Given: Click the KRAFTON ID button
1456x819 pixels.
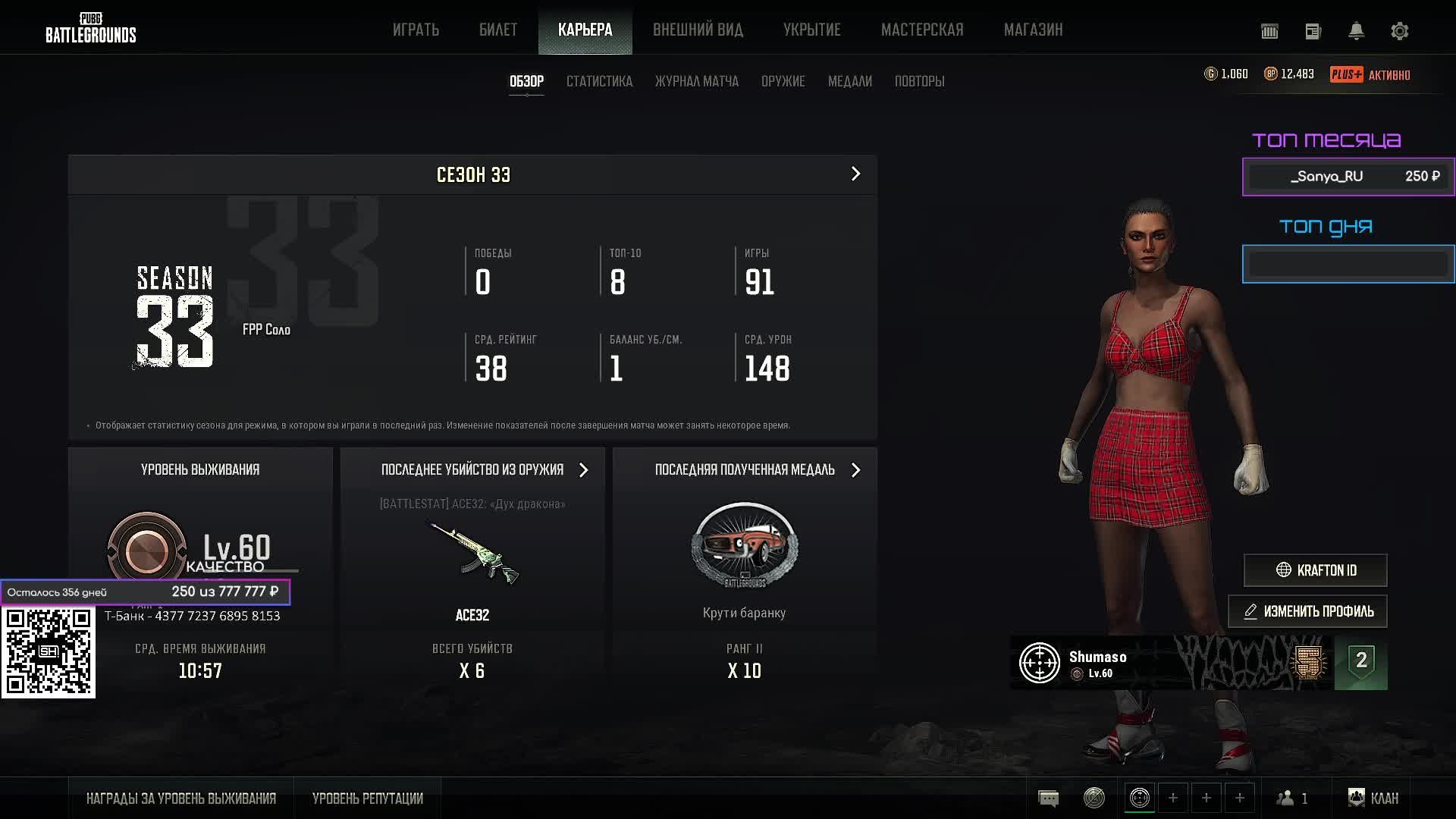Looking at the screenshot, I should [x=1315, y=570].
